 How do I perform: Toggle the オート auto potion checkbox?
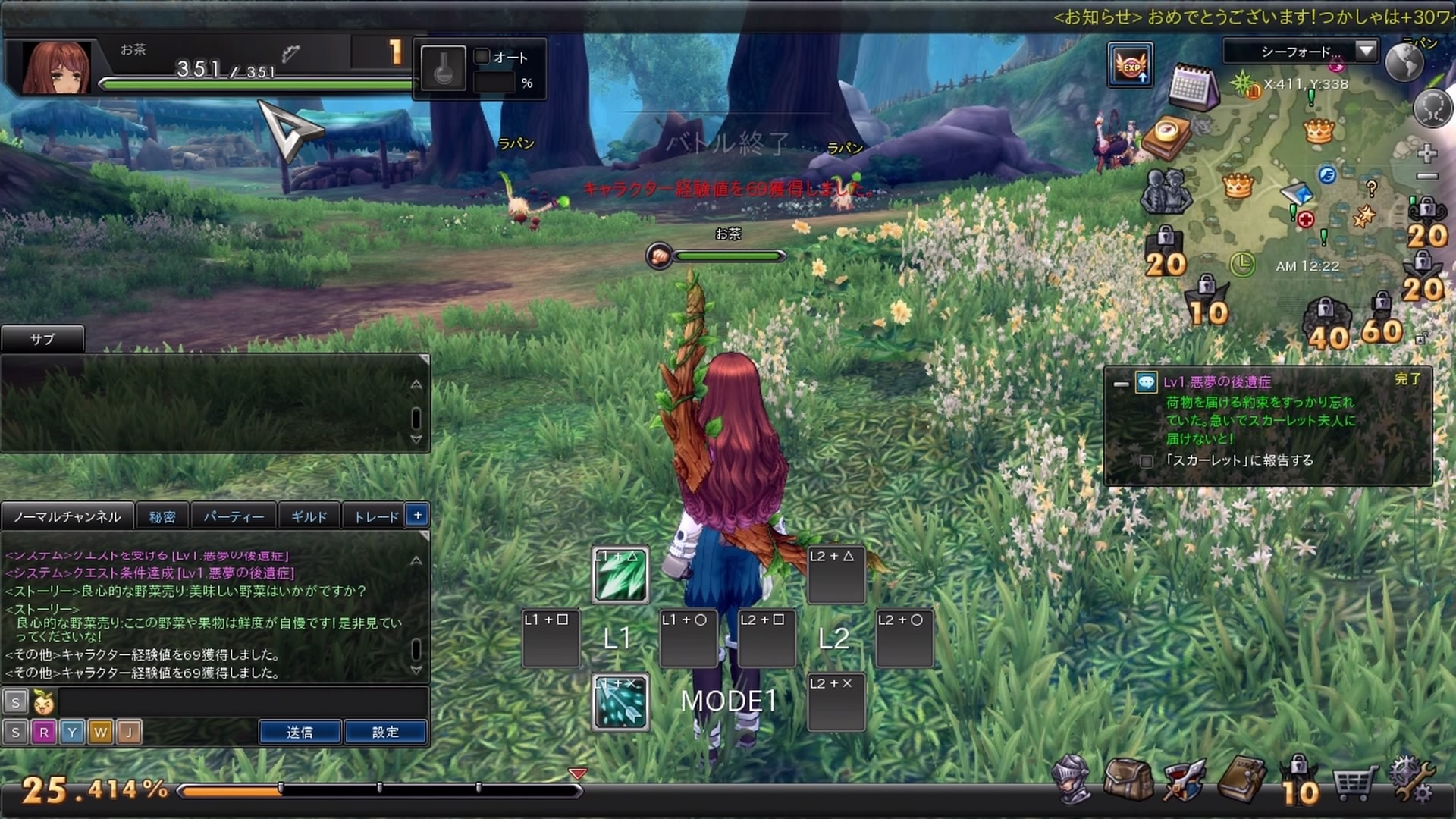[482, 57]
